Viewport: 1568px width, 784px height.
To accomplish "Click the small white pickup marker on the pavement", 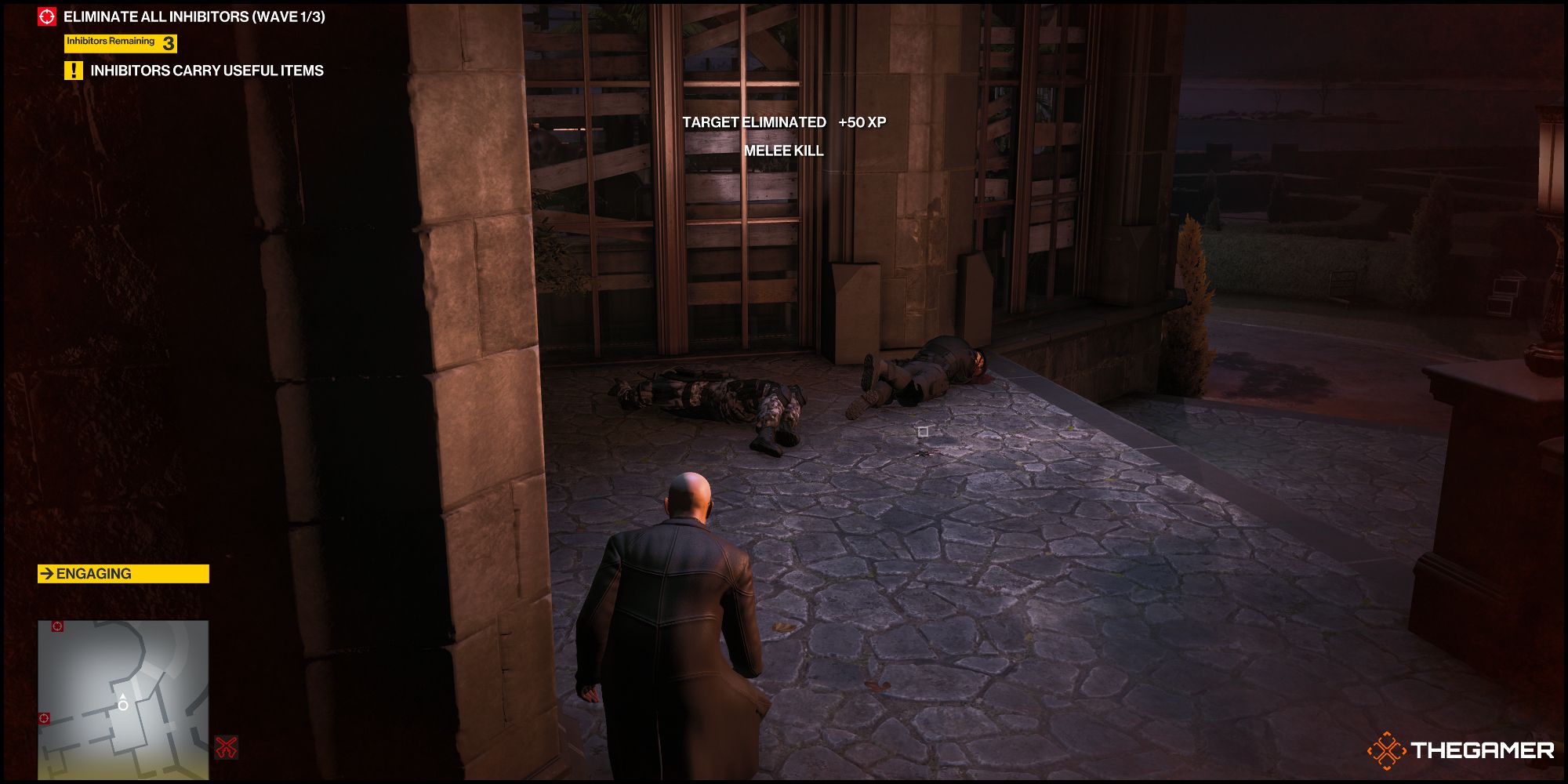I will click(x=923, y=432).
